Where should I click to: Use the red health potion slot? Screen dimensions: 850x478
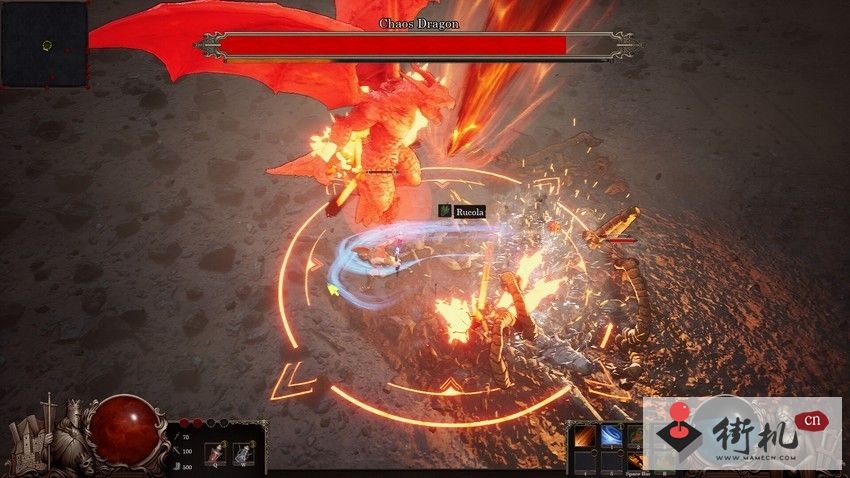click(214, 454)
